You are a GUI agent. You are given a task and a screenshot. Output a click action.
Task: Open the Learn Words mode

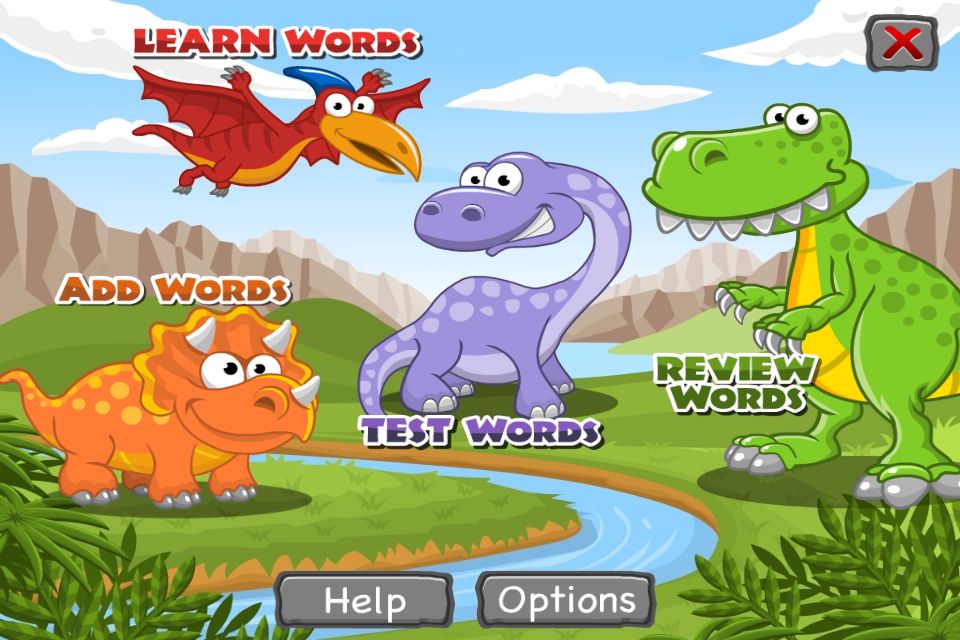pyautogui.click(x=277, y=43)
